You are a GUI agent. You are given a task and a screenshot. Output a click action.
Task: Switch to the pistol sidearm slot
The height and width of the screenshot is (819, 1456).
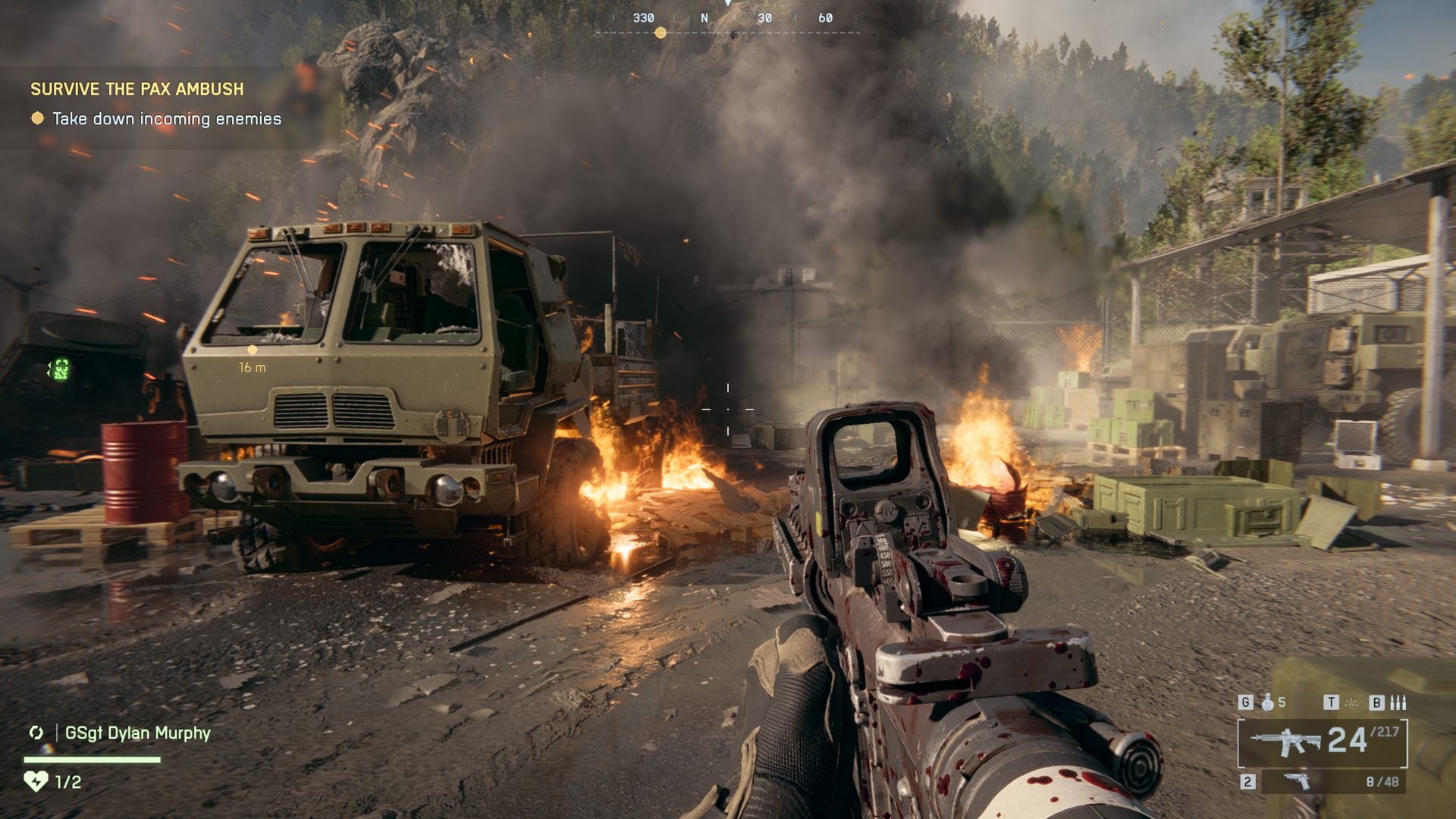pyautogui.click(x=1297, y=781)
